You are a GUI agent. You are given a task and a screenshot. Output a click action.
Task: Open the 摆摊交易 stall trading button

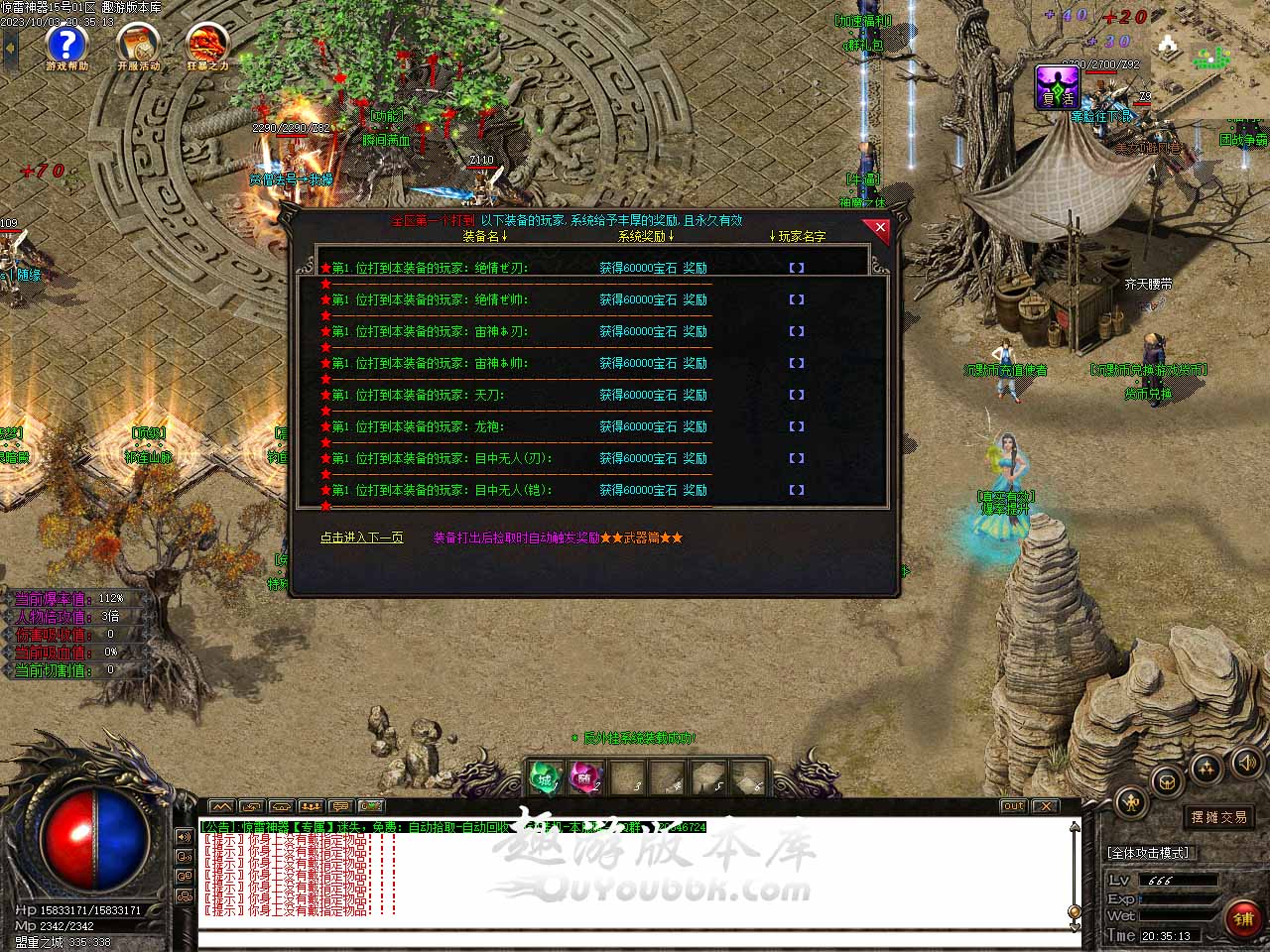click(1218, 817)
